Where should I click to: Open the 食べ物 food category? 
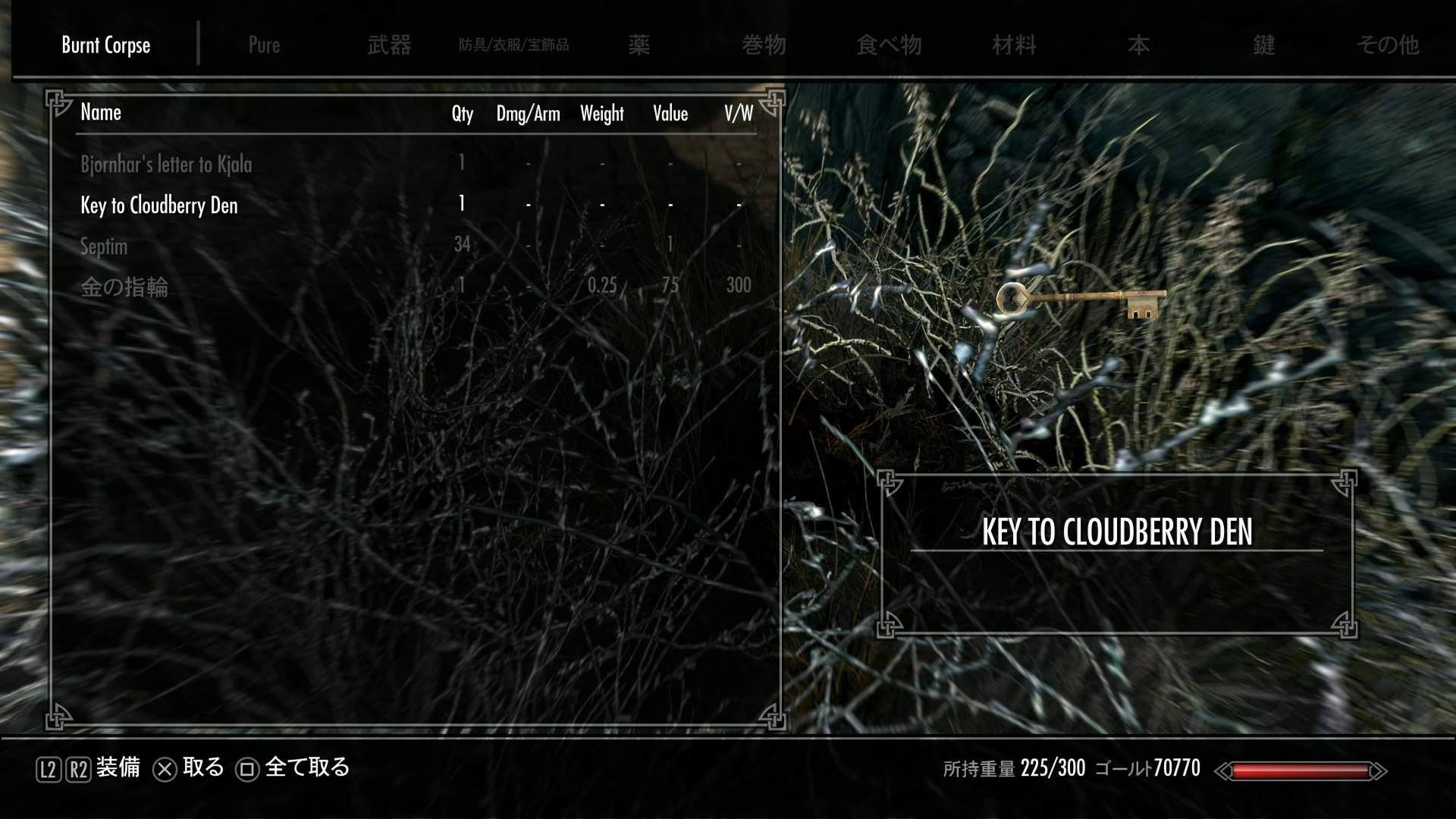889,45
